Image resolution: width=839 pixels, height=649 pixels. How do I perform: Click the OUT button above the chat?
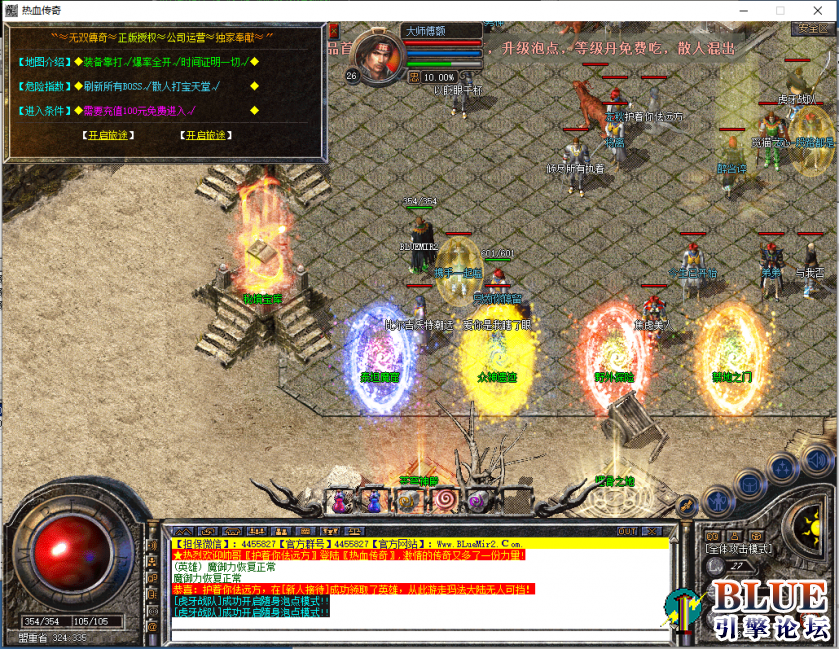(627, 530)
